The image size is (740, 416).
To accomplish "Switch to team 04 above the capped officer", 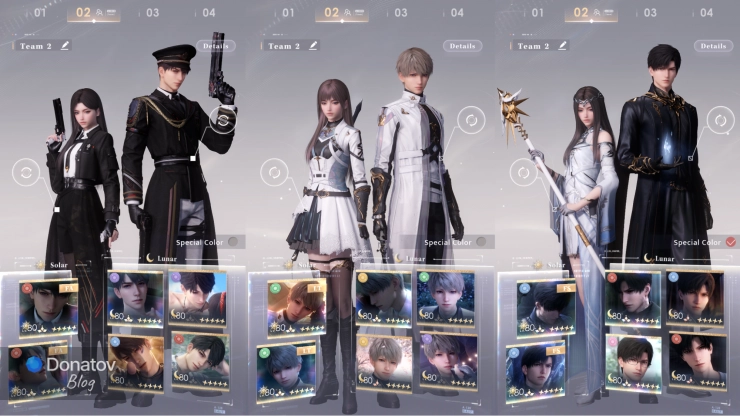I will click(208, 13).
